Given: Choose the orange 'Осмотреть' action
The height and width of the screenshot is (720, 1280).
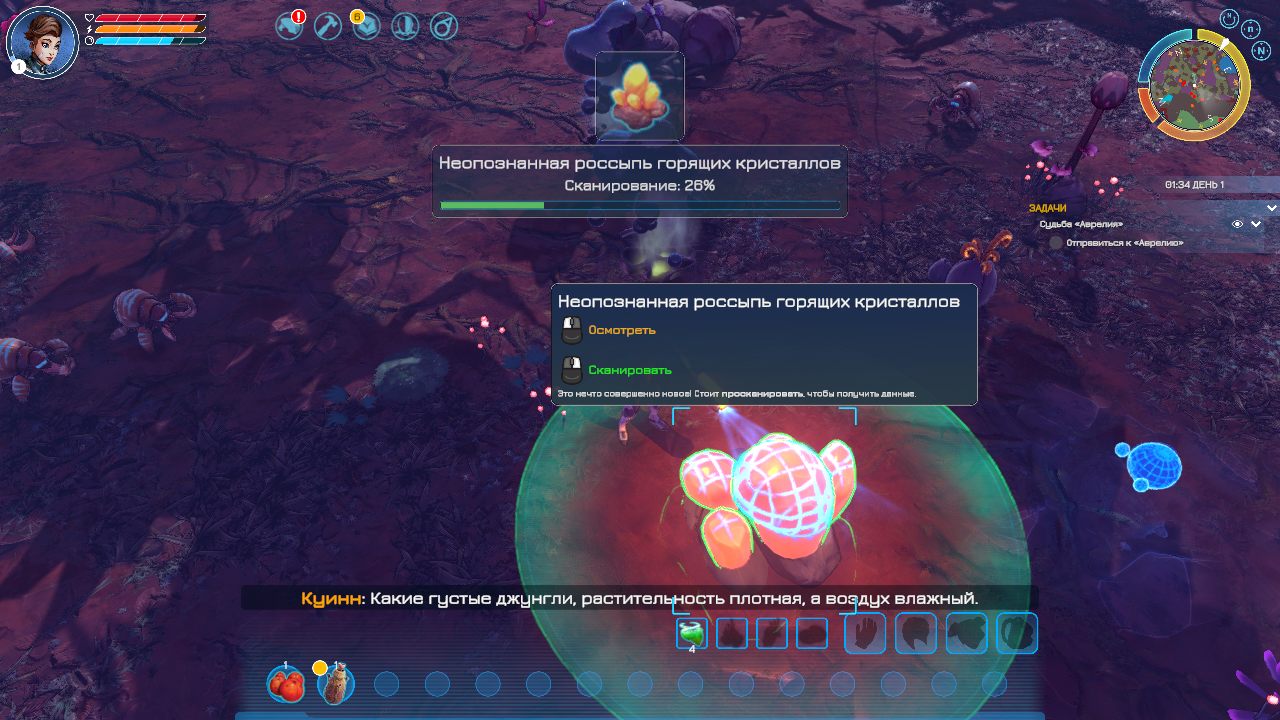Looking at the screenshot, I should [622, 330].
